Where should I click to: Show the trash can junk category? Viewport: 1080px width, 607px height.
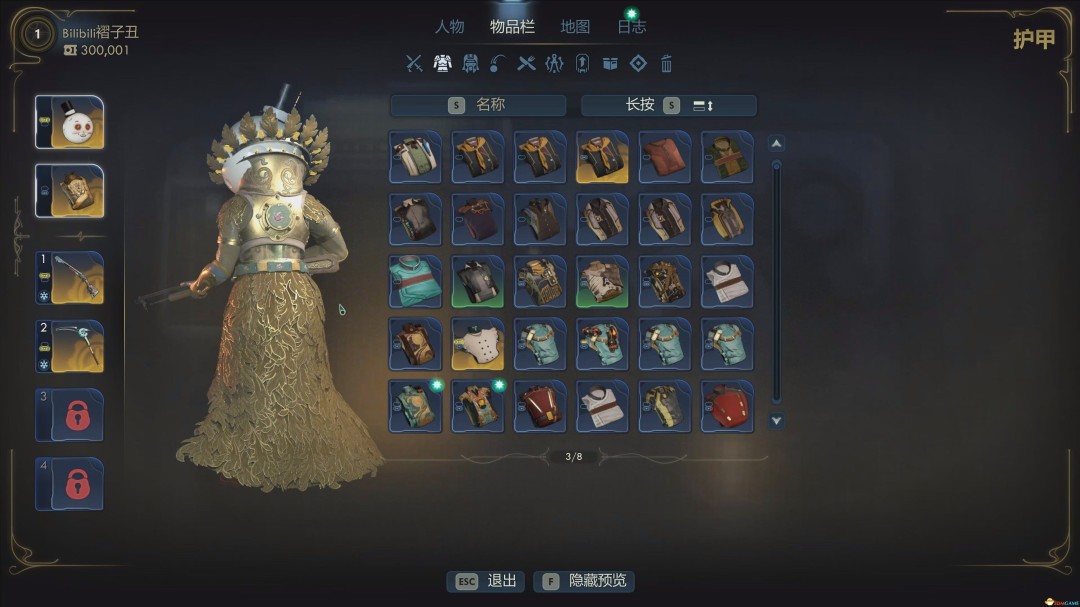coord(666,64)
